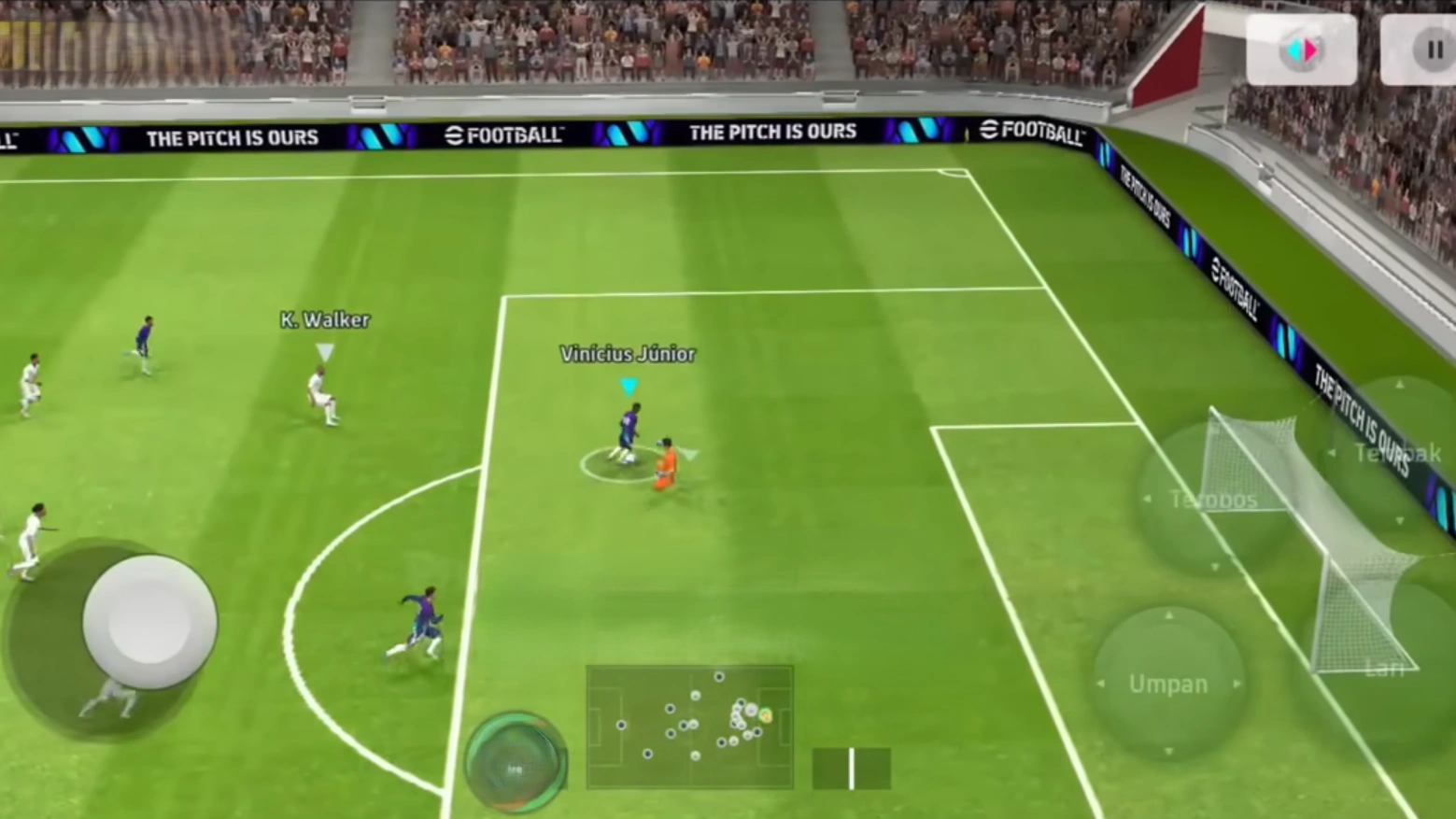Click the K. Walker name label

pyautogui.click(x=325, y=320)
